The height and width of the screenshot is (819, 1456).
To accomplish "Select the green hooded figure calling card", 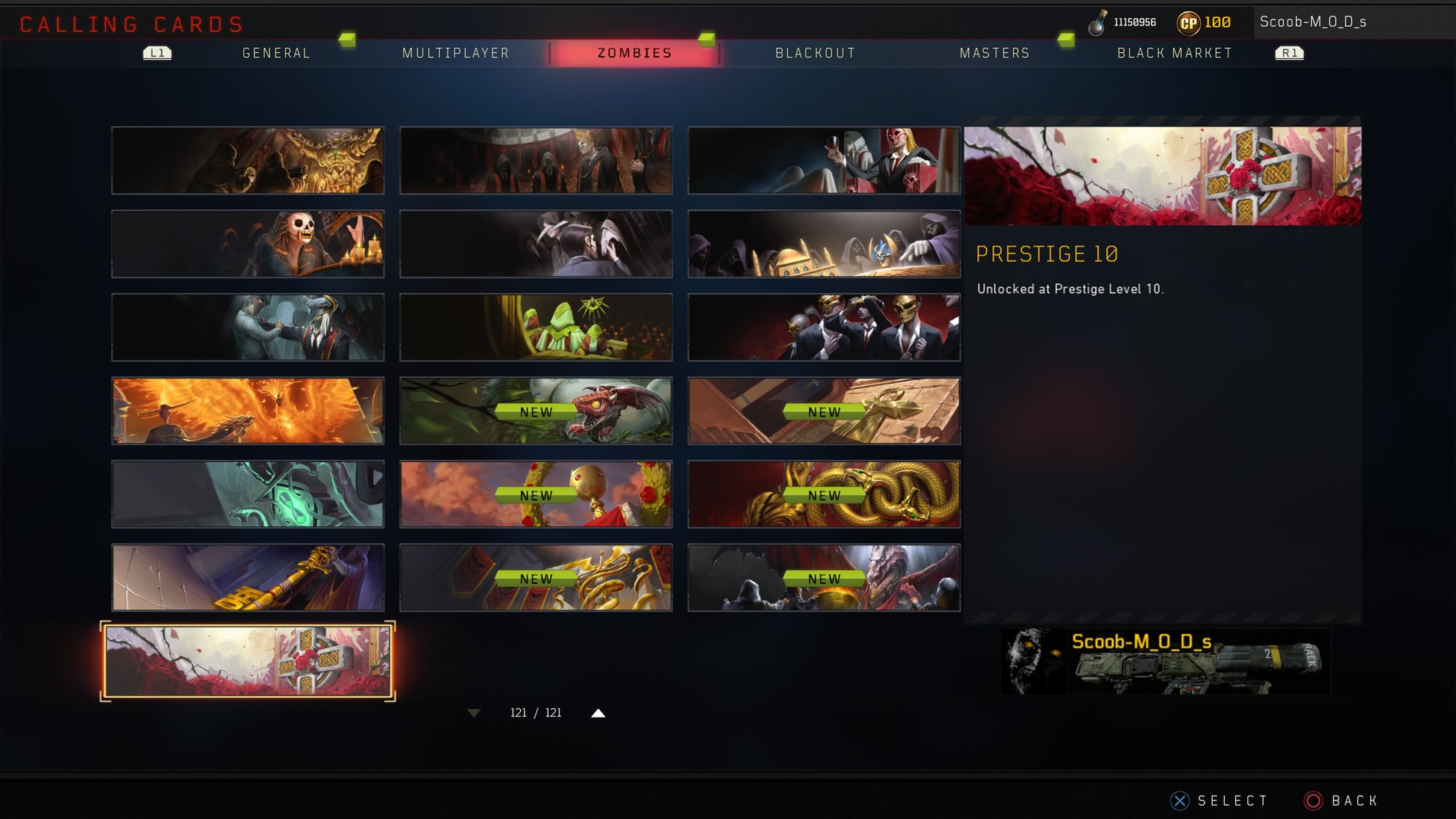I will coord(536,328).
